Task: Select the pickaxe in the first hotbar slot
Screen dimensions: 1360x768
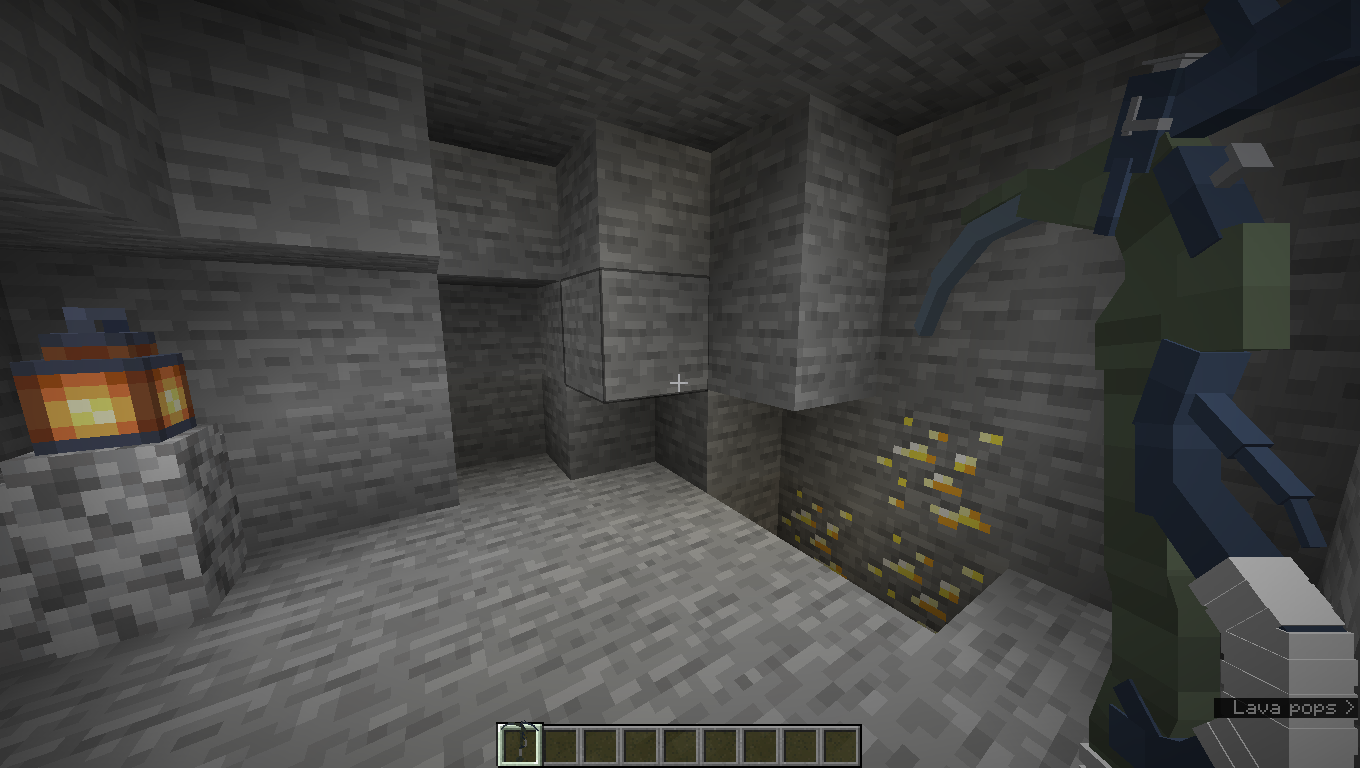Action: tap(522, 740)
